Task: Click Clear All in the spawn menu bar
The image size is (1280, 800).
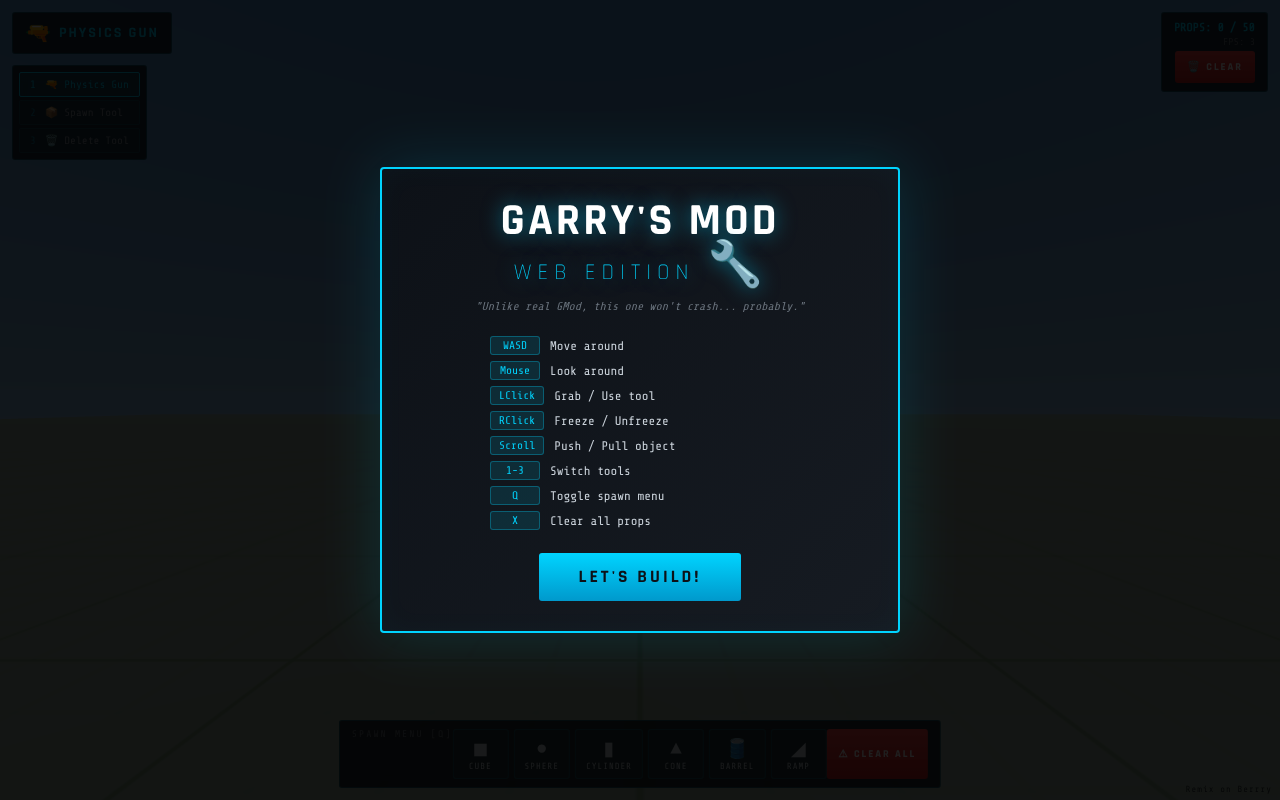Action: [877, 753]
